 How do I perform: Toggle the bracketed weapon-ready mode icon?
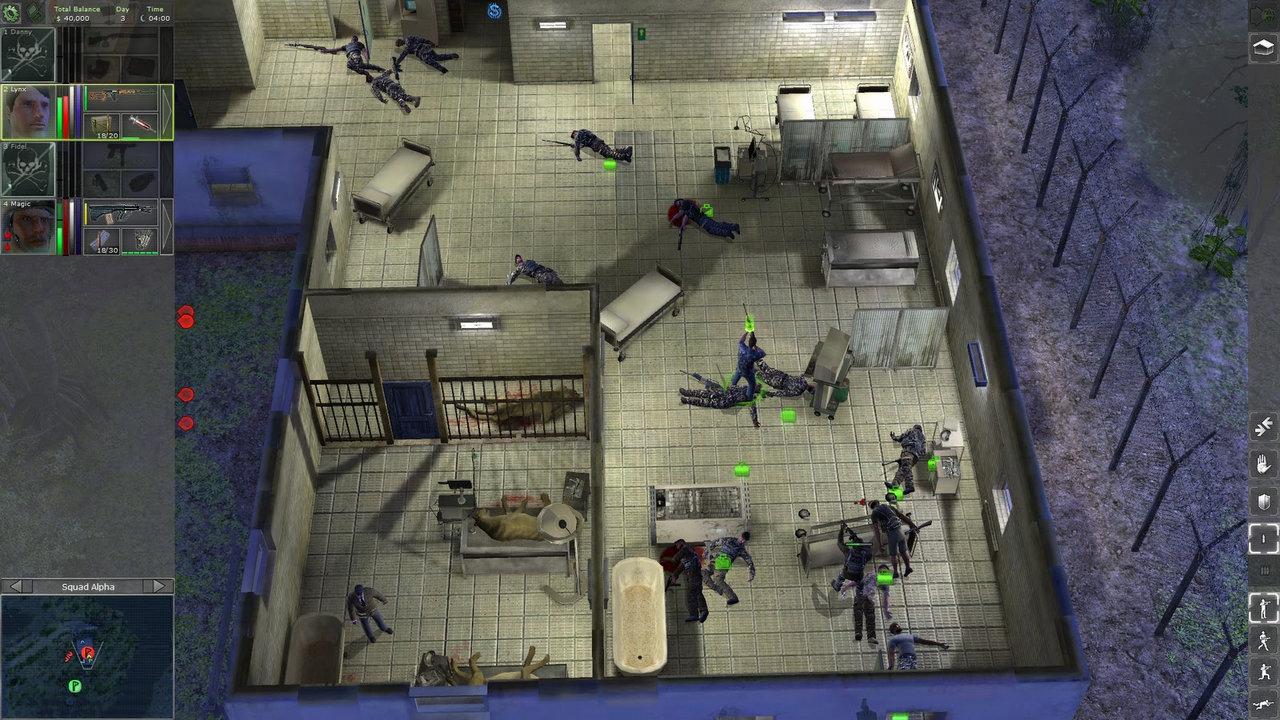point(1262,538)
